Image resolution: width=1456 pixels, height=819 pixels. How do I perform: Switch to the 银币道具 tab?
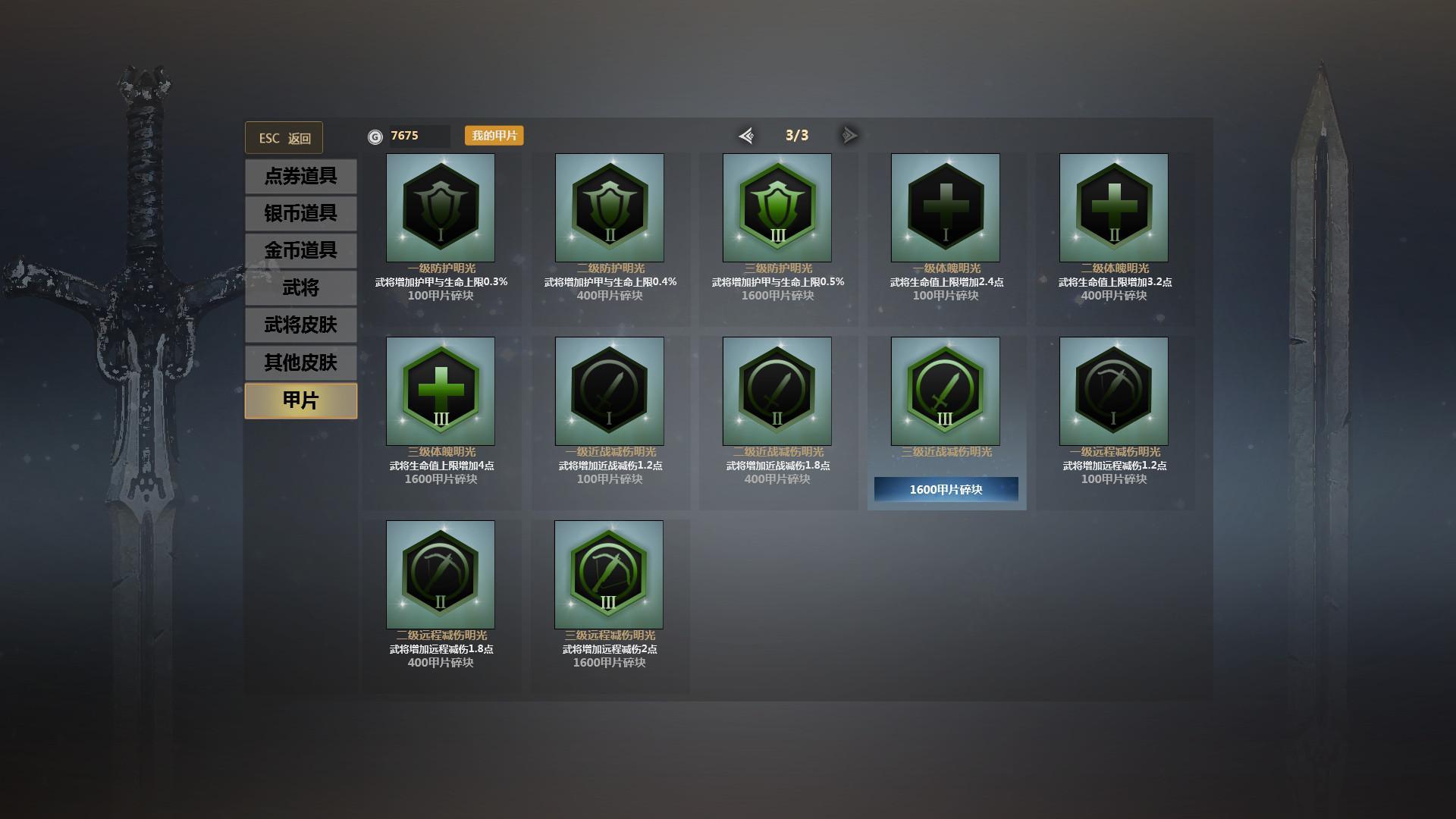coord(300,213)
